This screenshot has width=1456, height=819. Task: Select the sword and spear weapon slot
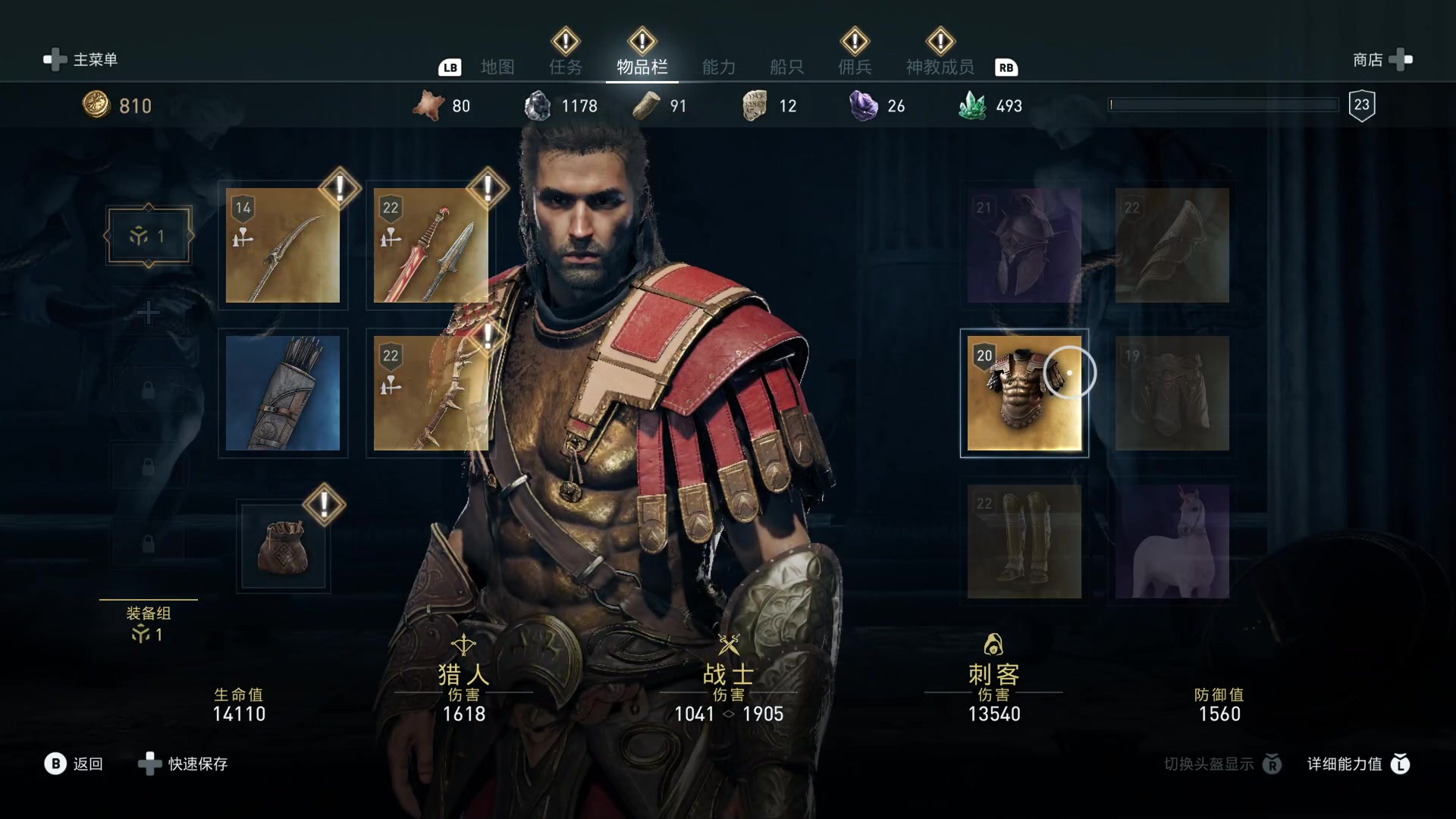pos(431,246)
